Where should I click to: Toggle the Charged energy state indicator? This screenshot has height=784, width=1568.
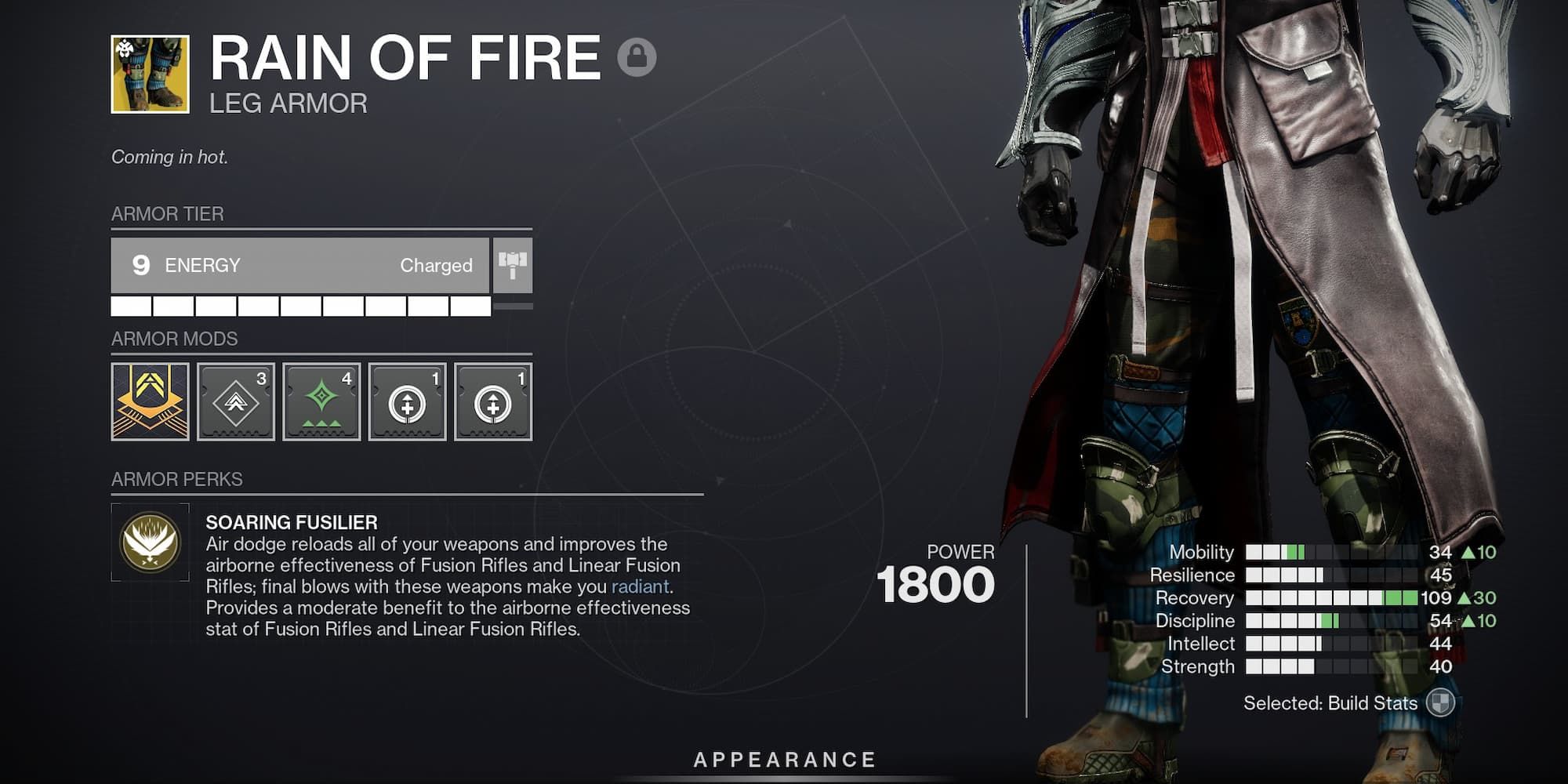pos(436,264)
